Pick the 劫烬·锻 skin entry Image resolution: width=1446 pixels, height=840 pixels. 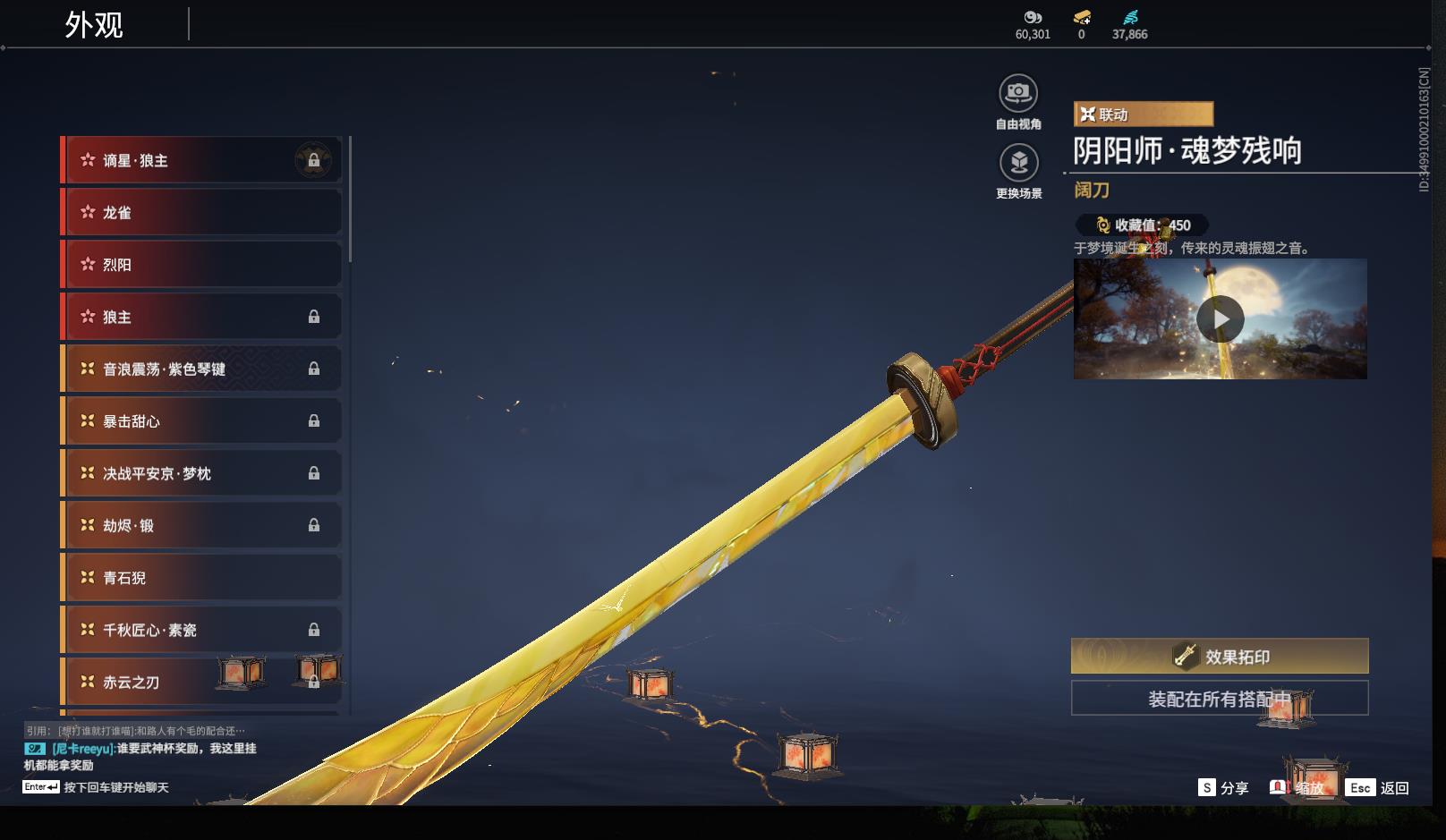[x=201, y=525]
